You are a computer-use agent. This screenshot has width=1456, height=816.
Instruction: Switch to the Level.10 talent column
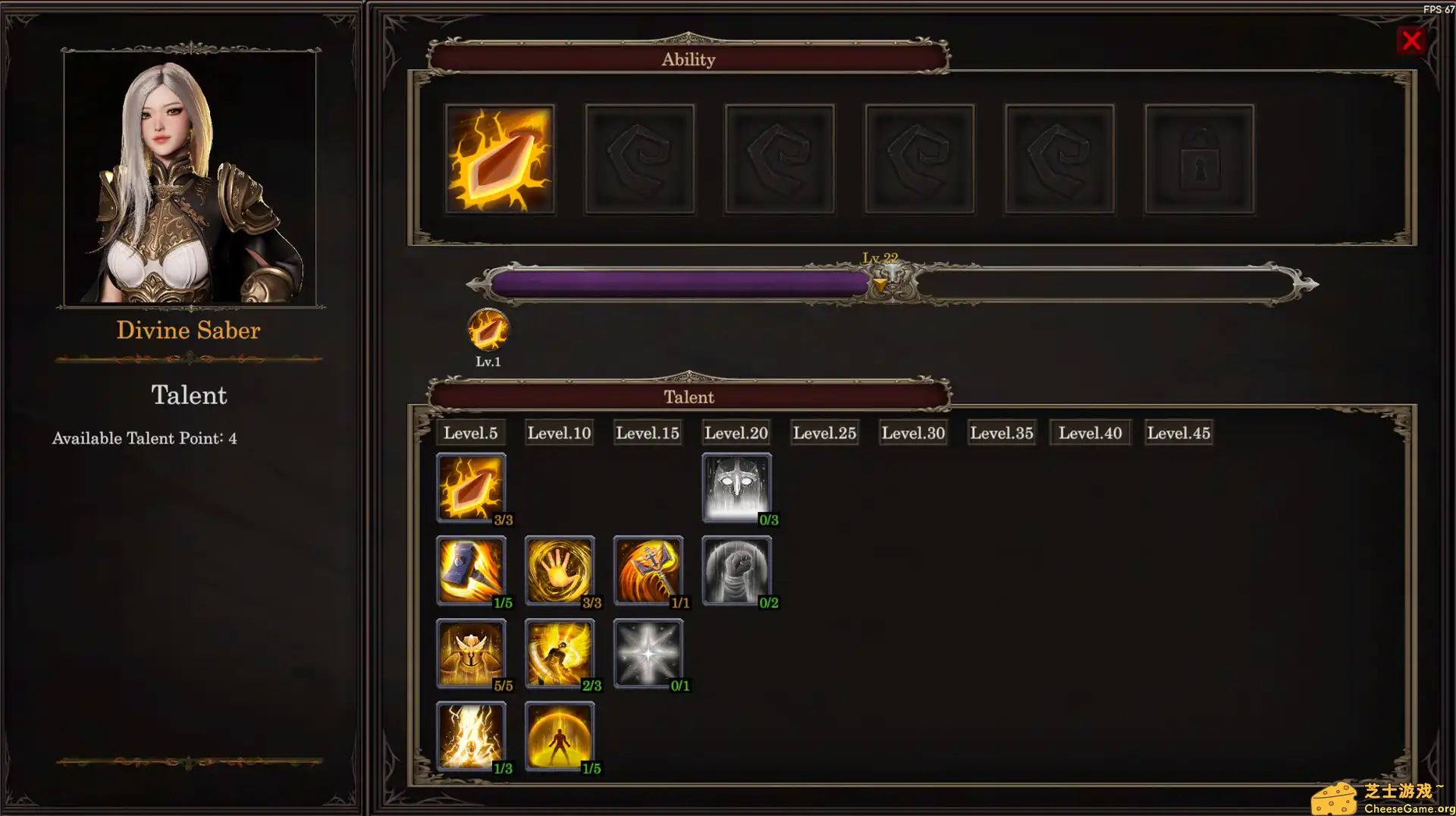[559, 432]
